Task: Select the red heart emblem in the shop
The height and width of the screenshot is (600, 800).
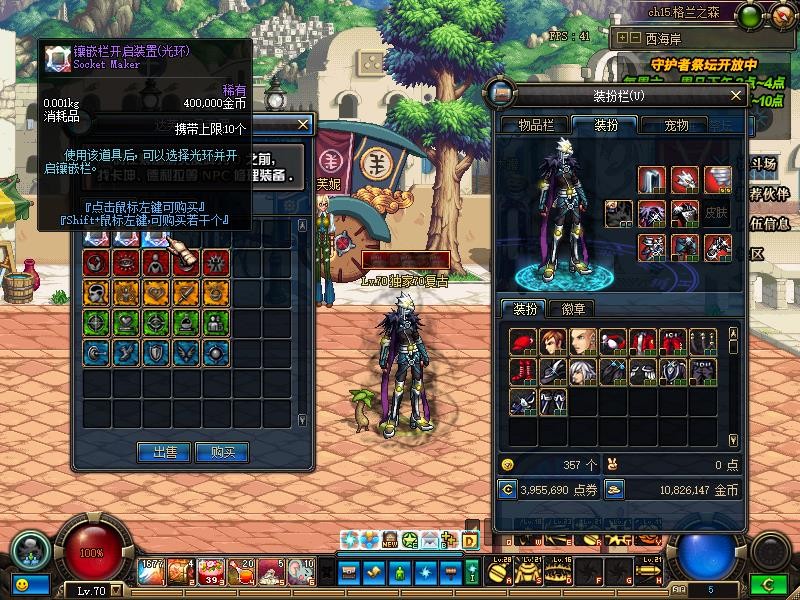Action: (155, 292)
